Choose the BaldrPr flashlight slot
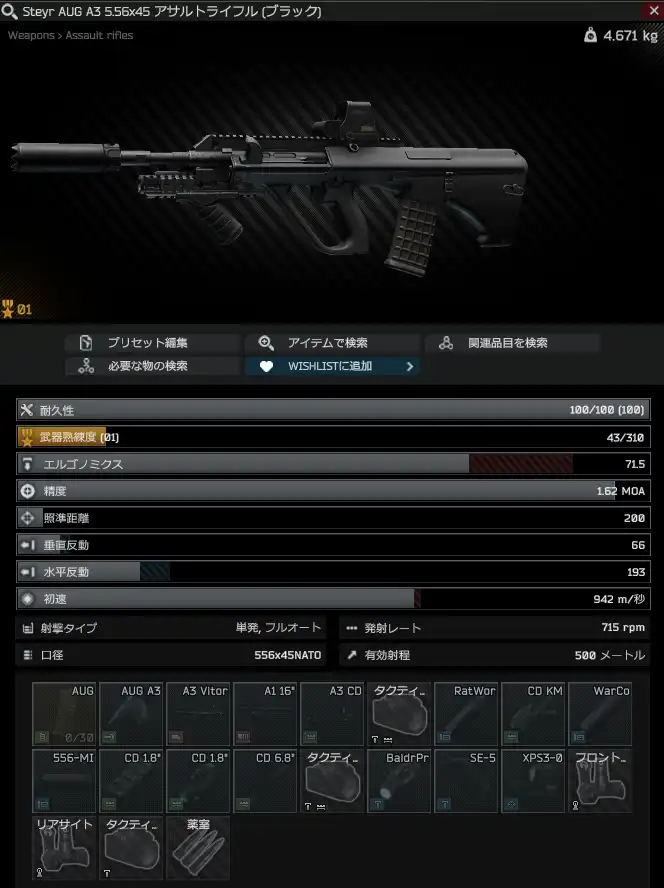 [x=400, y=781]
